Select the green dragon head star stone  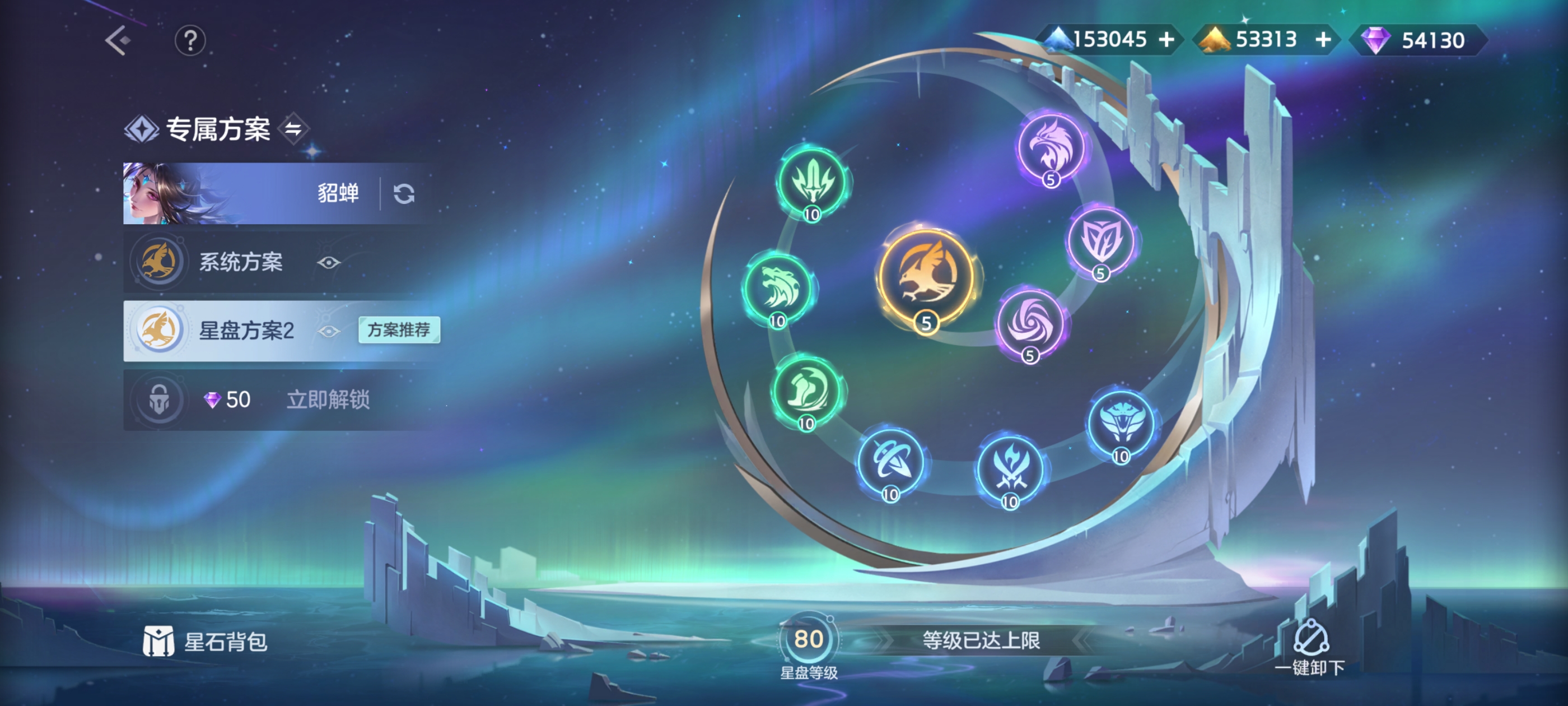[x=778, y=288]
